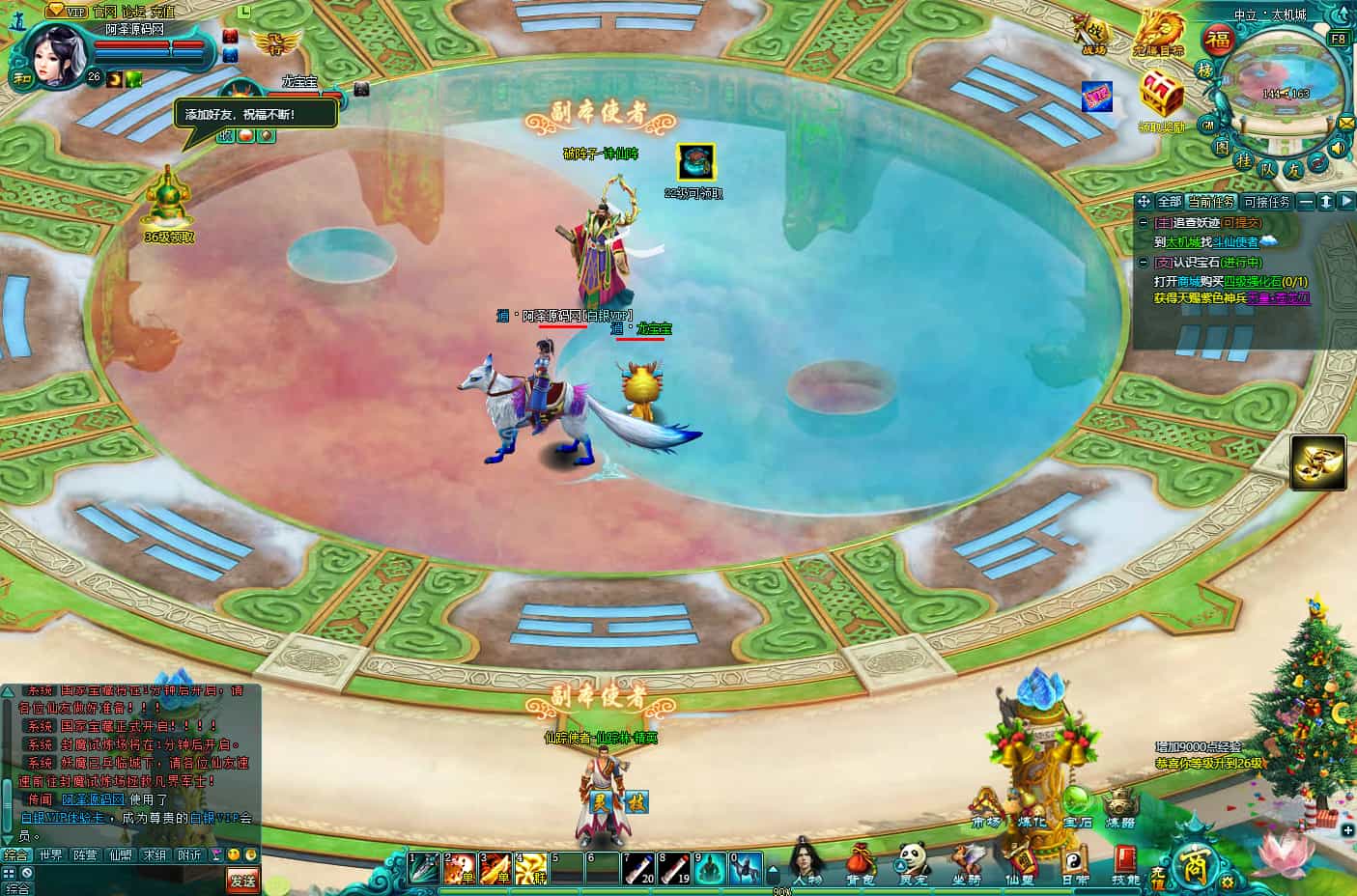Open the 人物 character panel

[806, 861]
